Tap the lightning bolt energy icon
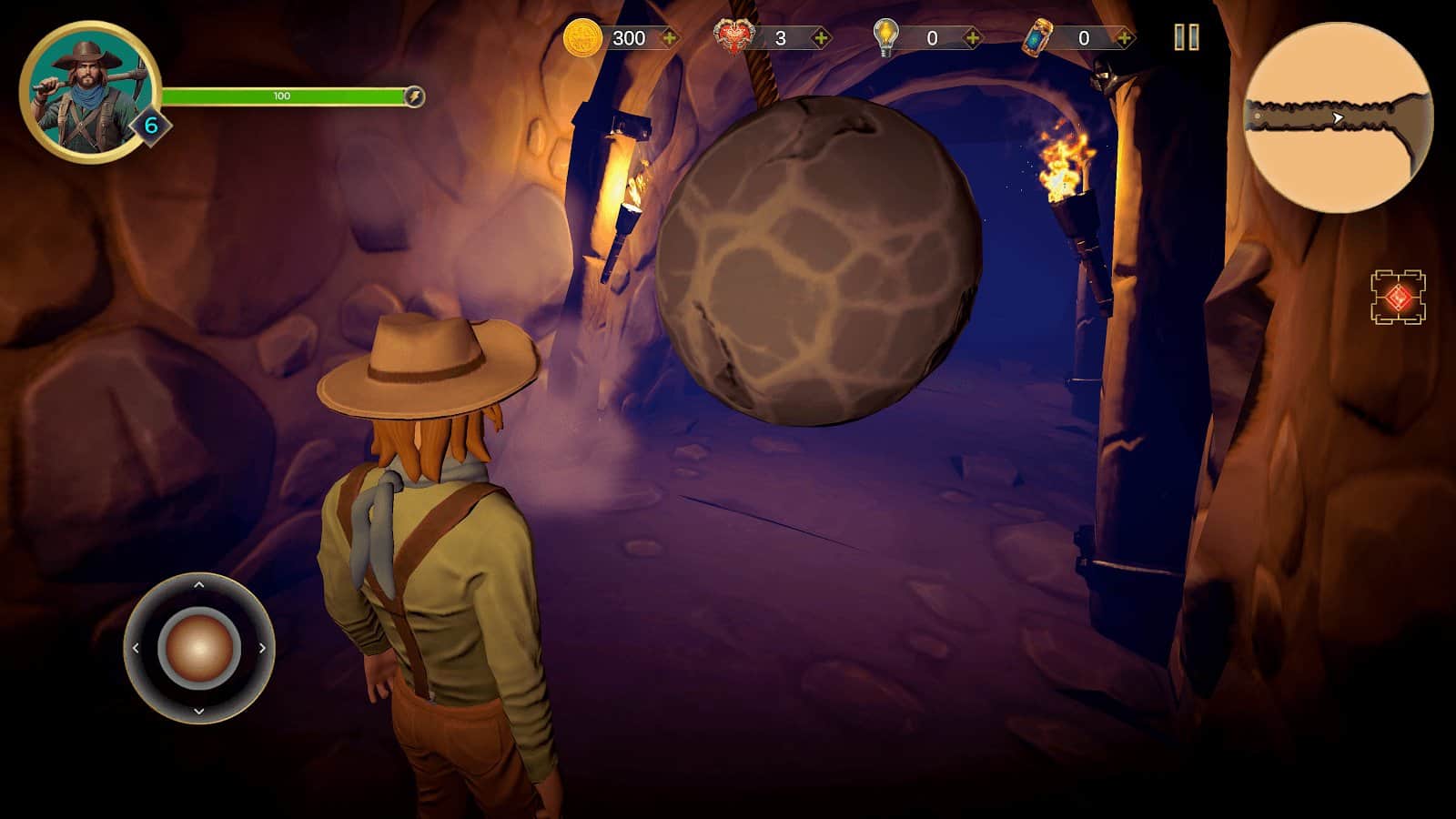1456x819 pixels. click(x=413, y=96)
